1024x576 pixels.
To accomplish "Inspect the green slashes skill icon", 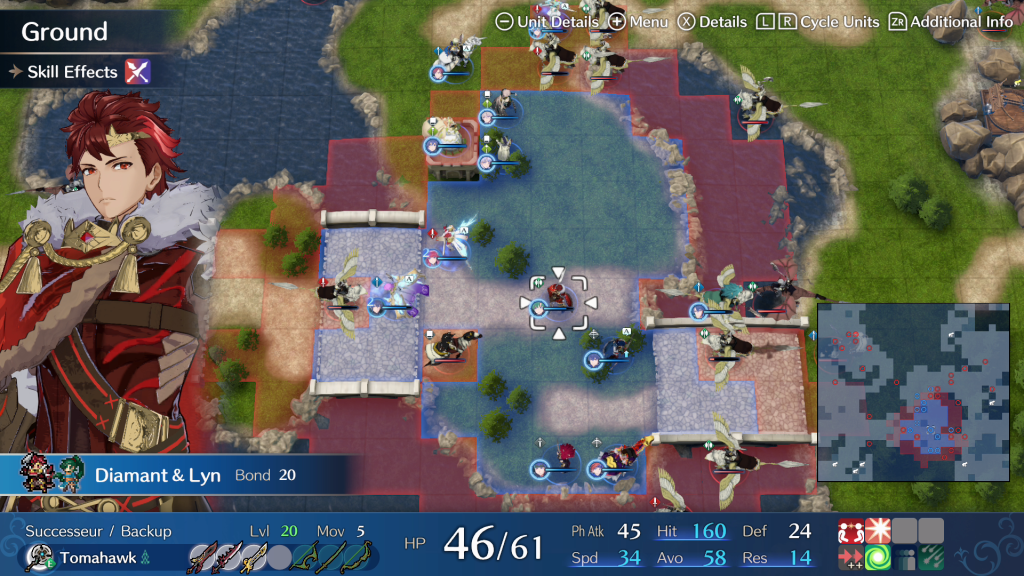I will [931, 558].
